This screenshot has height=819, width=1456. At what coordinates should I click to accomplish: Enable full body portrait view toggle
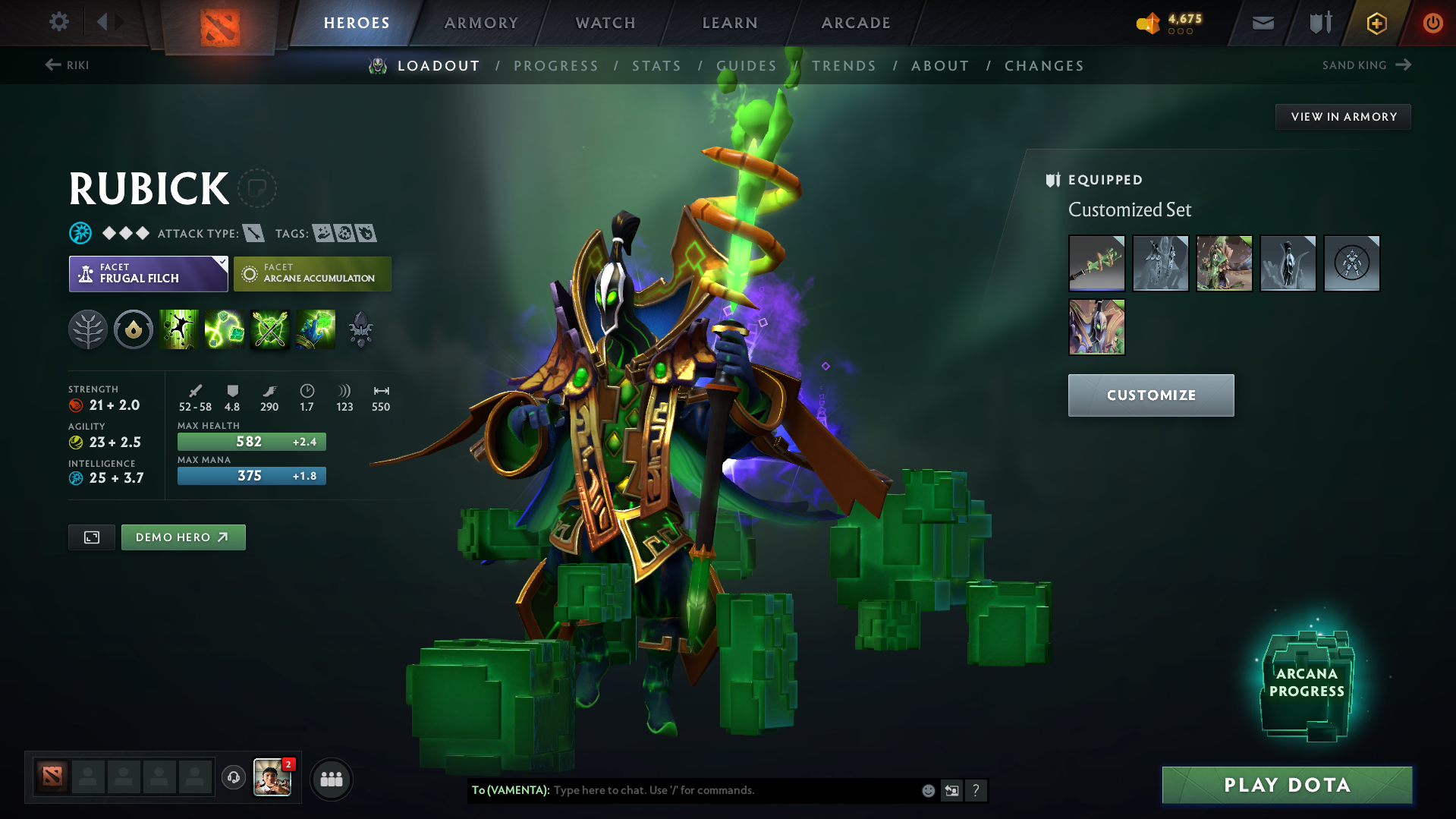click(x=91, y=537)
